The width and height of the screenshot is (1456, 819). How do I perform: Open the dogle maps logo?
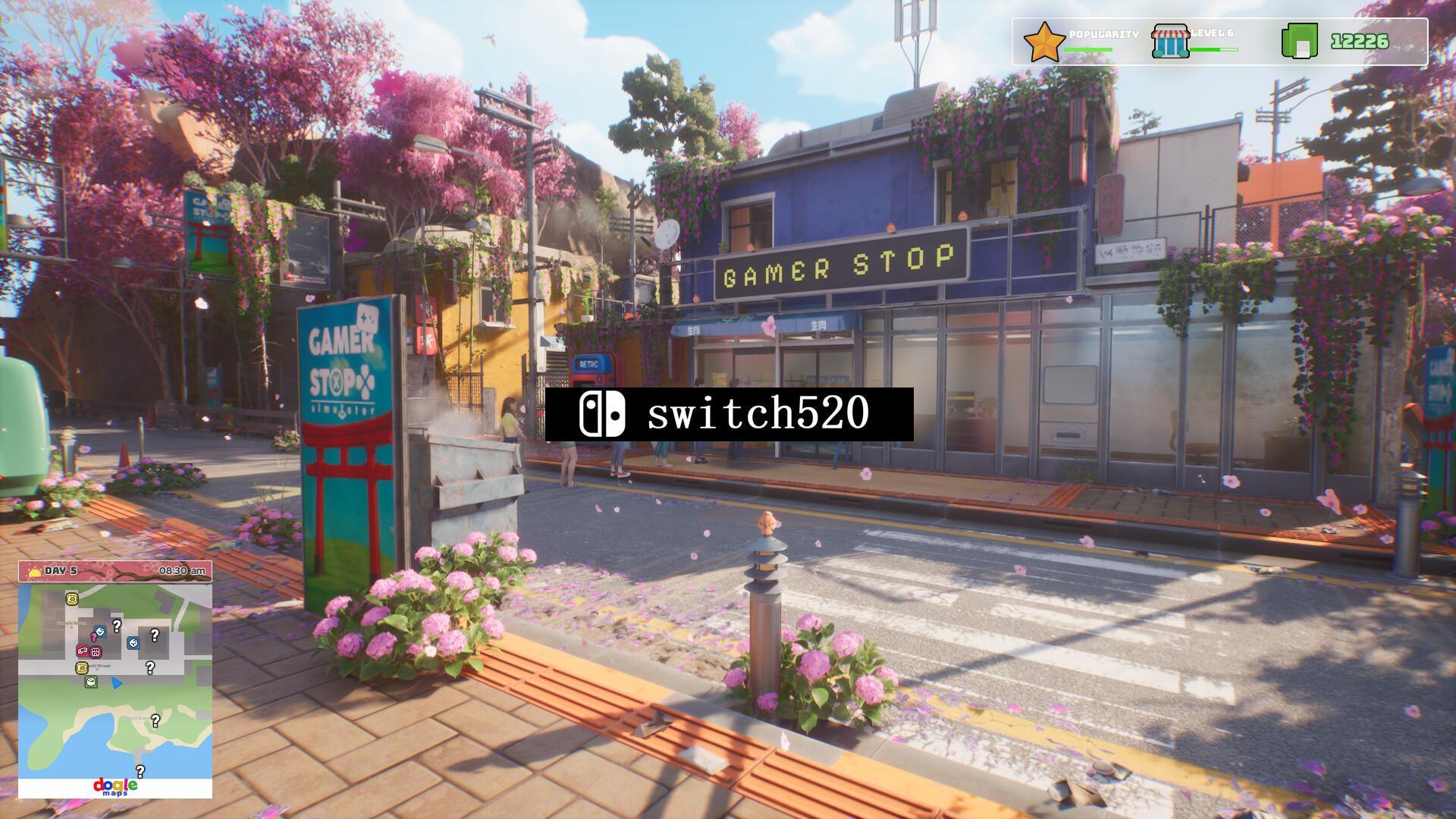pos(117,785)
